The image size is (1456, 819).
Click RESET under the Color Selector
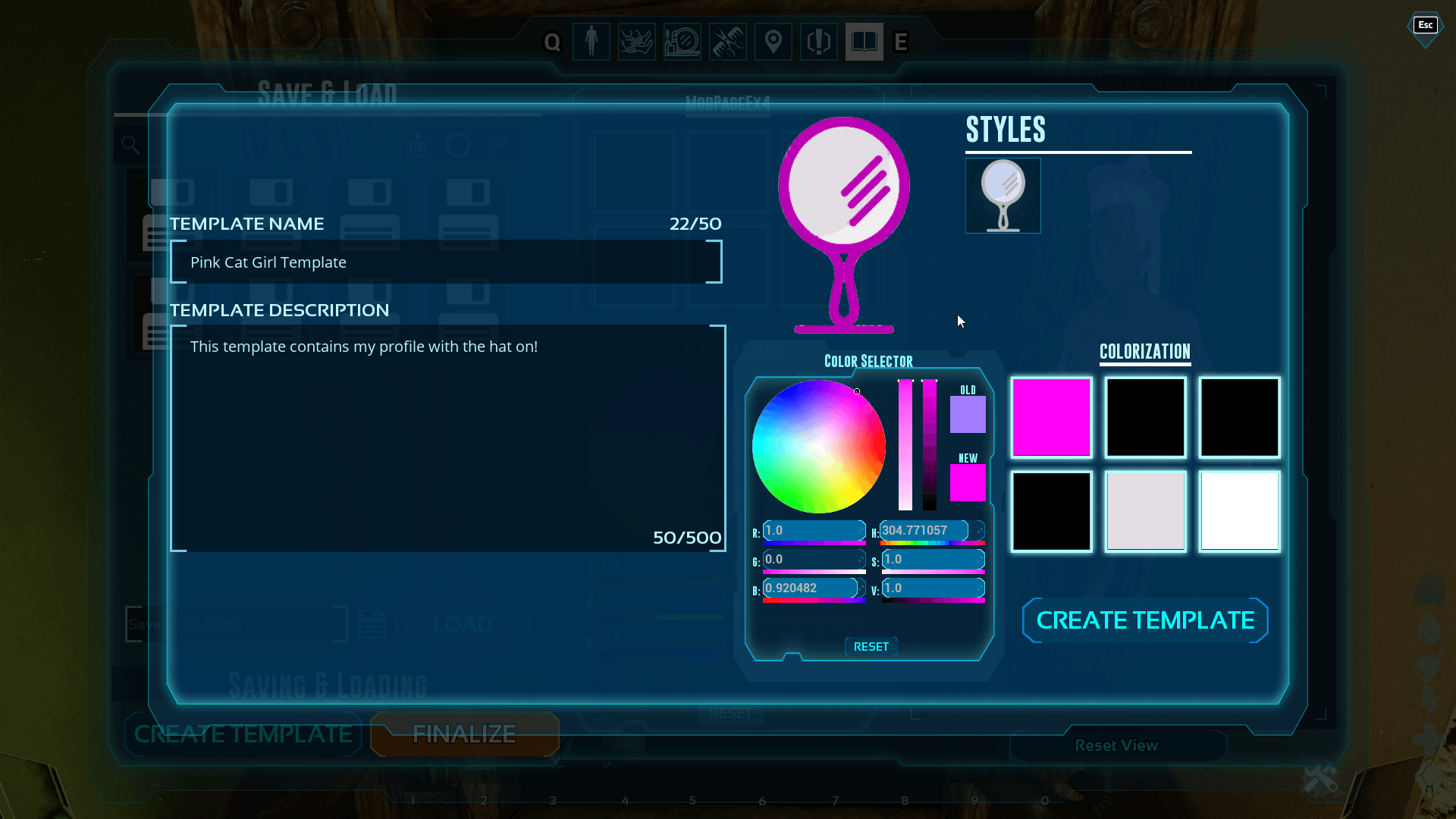871,646
